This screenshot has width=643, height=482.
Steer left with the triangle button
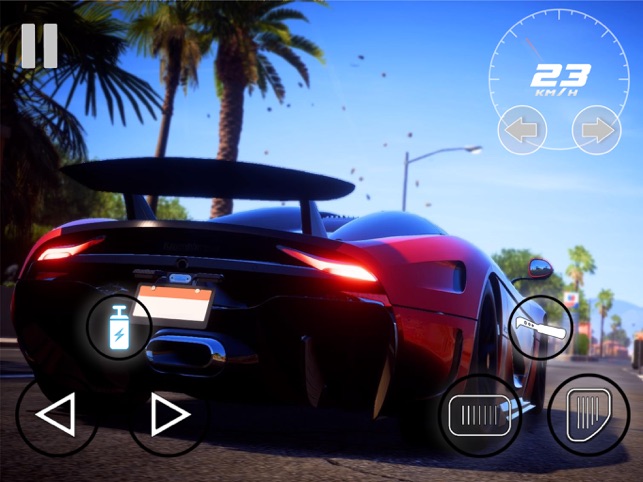pos(56,415)
